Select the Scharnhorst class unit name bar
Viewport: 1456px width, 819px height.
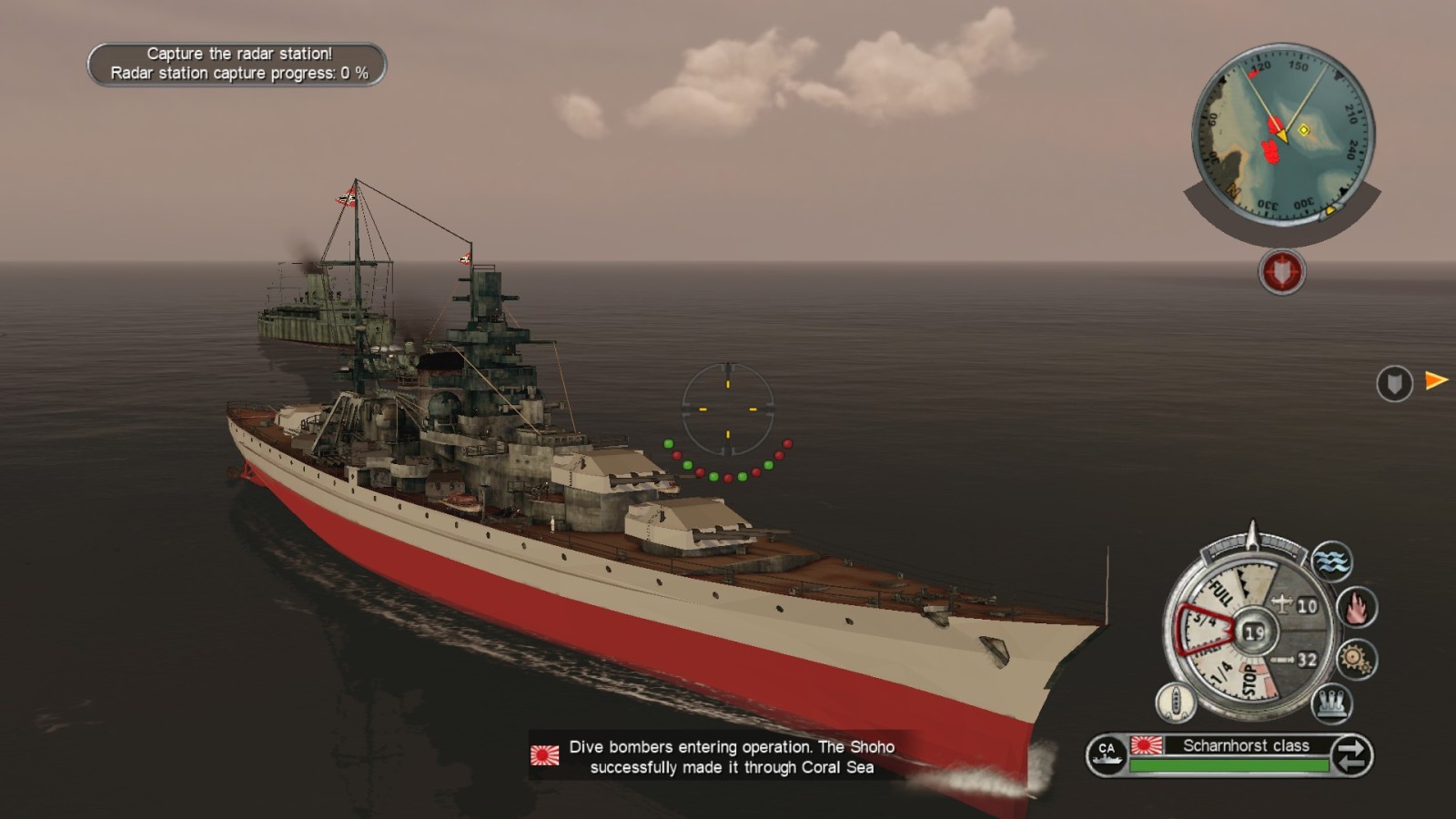pyautogui.click(x=1245, y=745)
